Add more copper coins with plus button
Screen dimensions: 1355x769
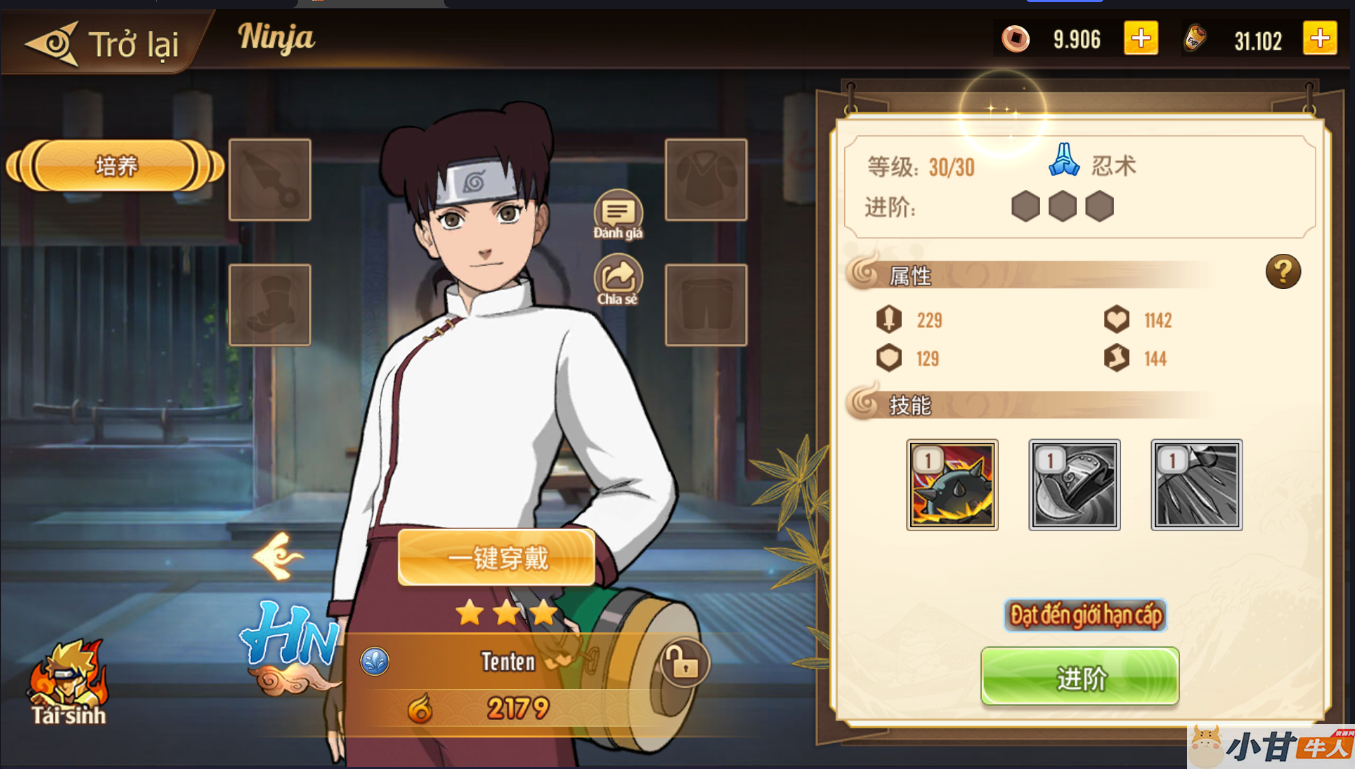[x=1140, y=39]
